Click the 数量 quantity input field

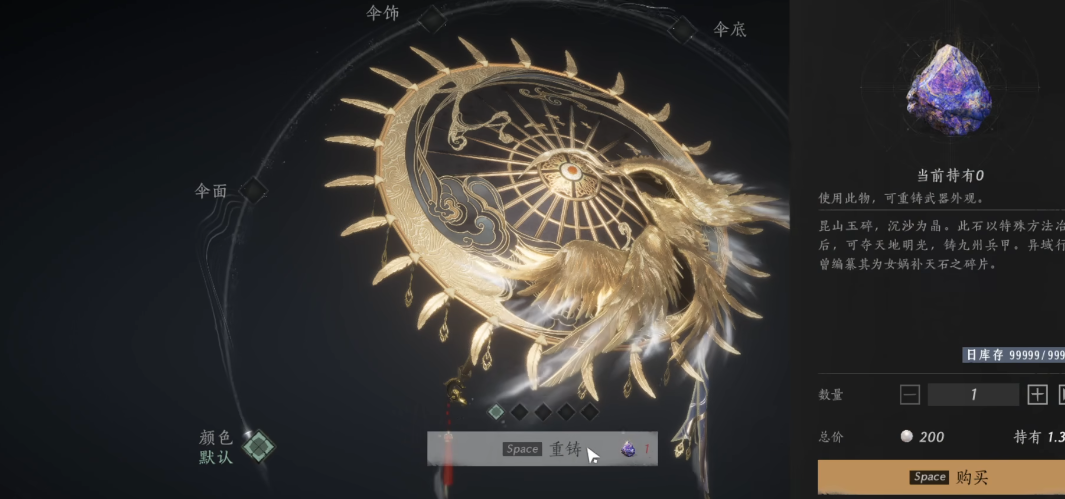pos(973,394)
